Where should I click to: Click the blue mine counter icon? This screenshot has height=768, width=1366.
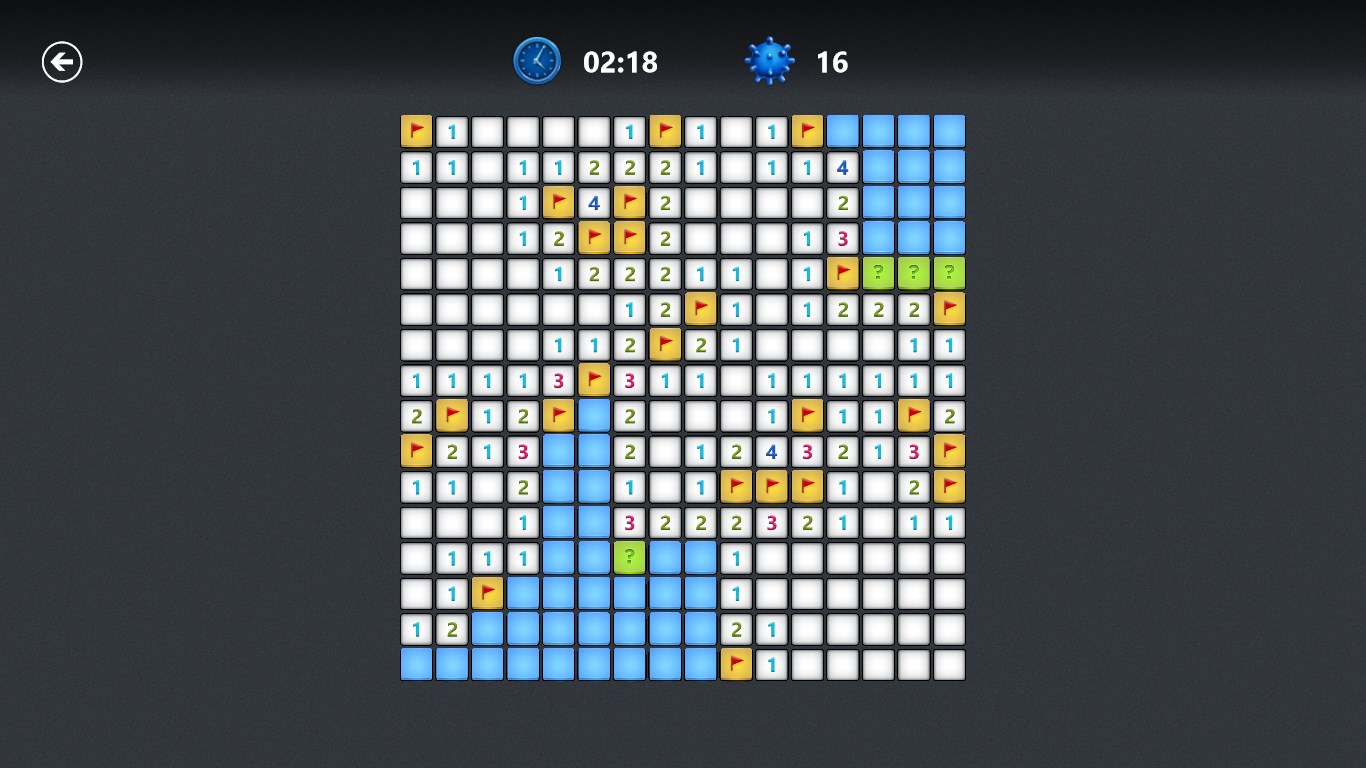(x=768, y=61)
